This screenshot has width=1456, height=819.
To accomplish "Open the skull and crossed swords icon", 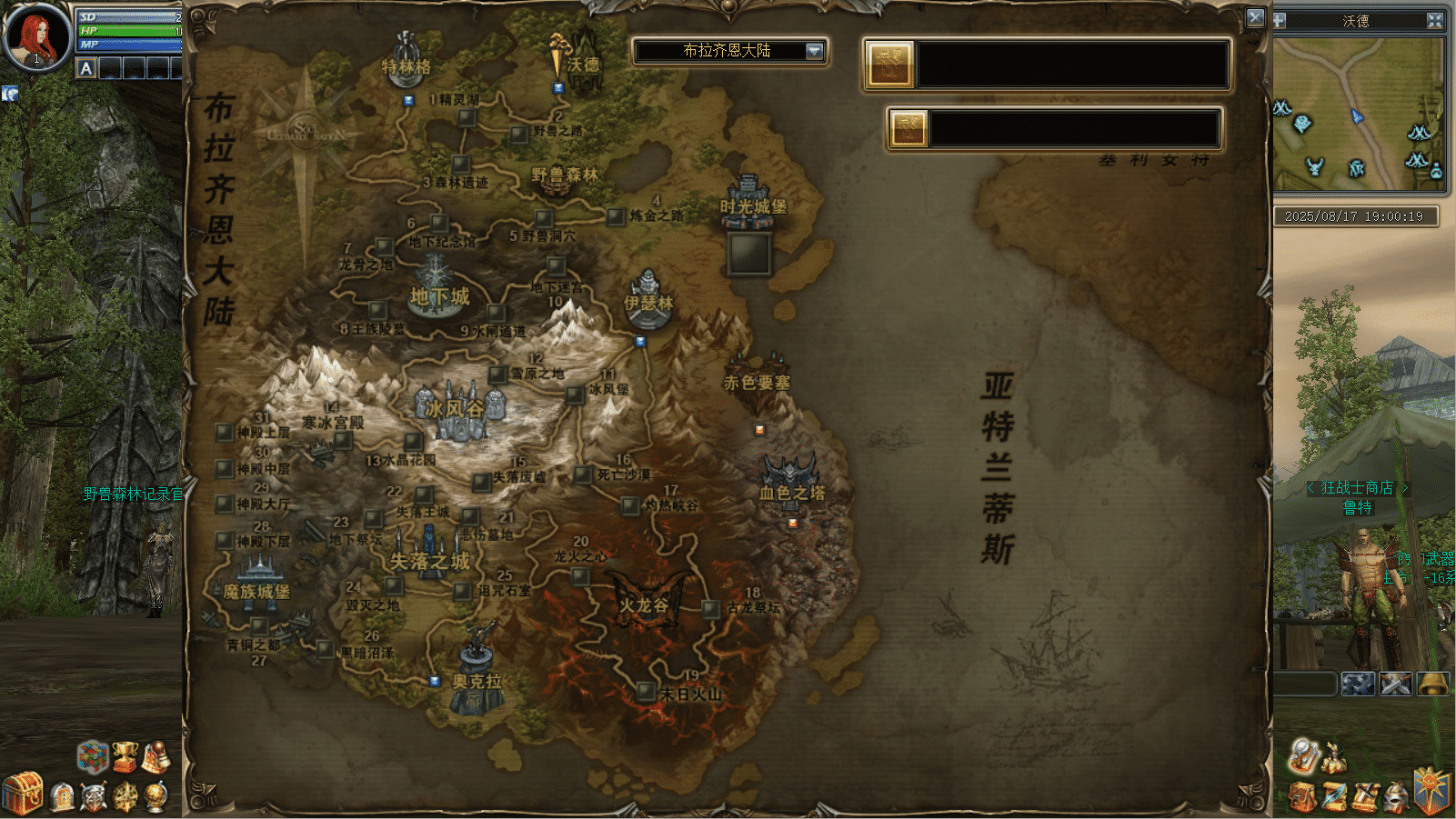I will [93, 797].
